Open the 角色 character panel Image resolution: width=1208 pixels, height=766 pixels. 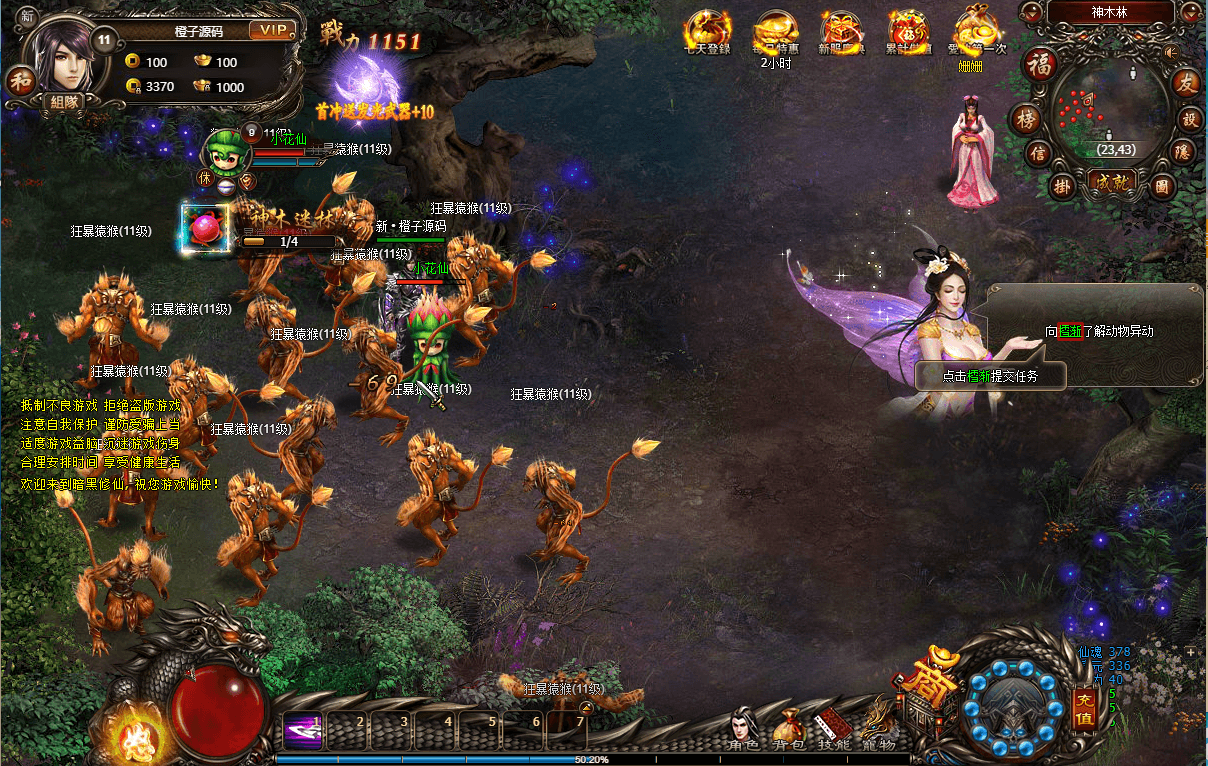[743, 728]
